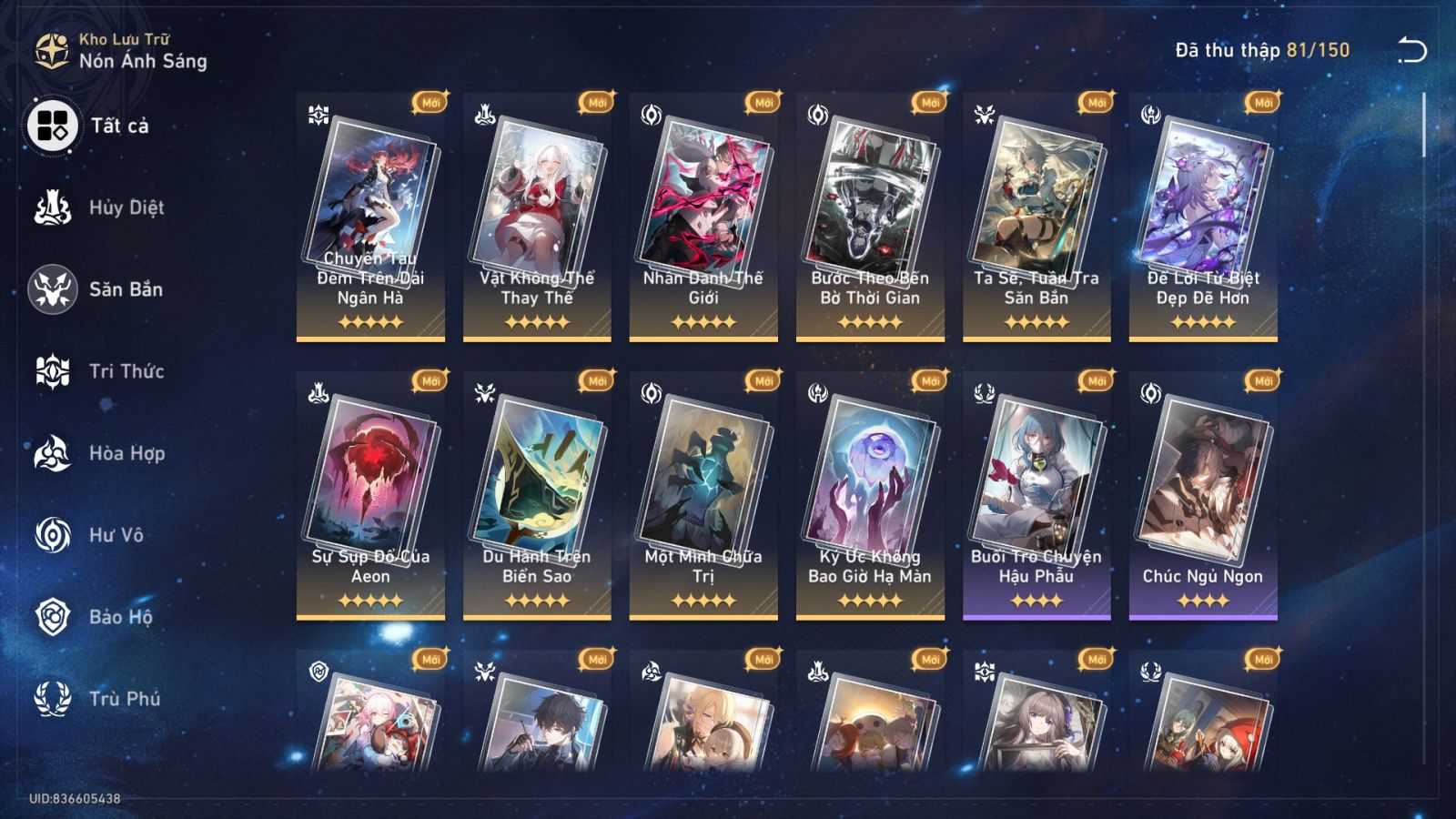This screenshot has height=819, width=1456.
Task: Select the Trù Phú filter
Action: tap(98, 699)
